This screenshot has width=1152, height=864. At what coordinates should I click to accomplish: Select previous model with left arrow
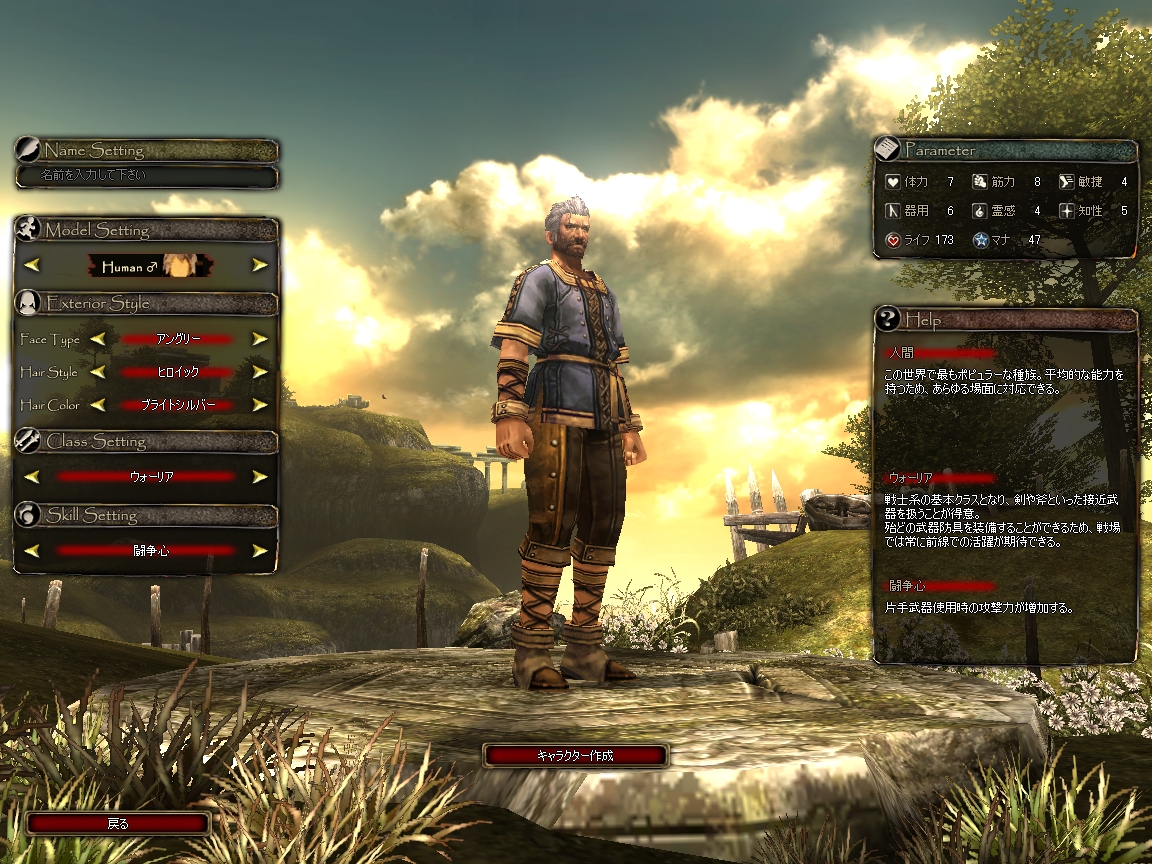coord(32,265)
